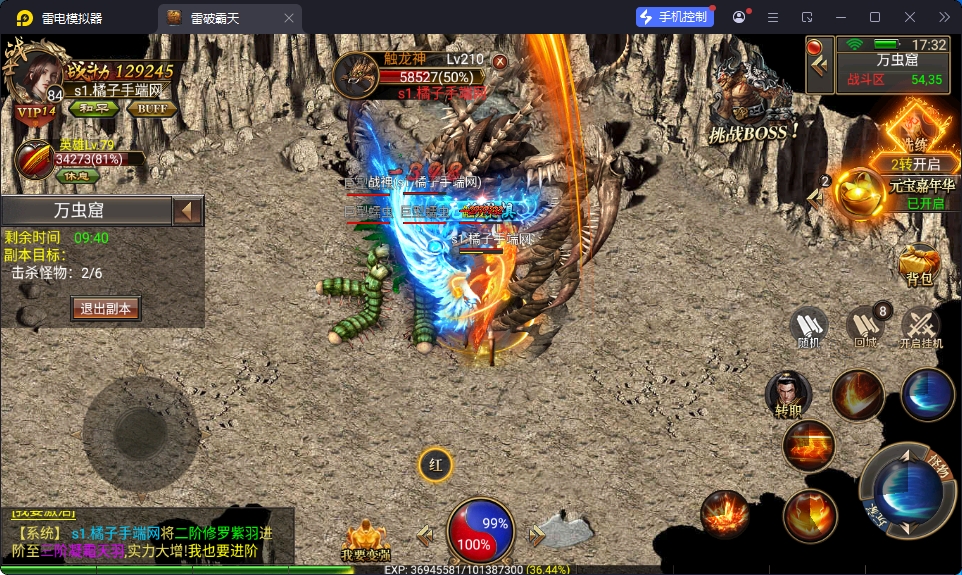Use the 回城 return-to-town scroll

865,327
